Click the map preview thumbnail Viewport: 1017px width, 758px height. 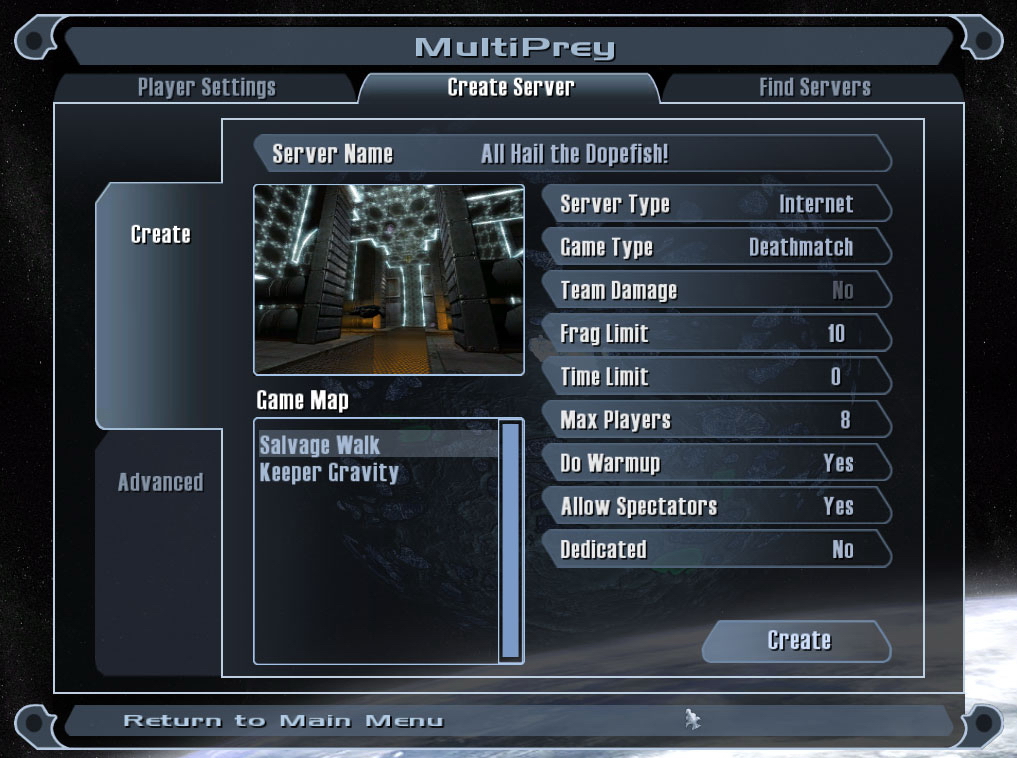tap(389, 280)
